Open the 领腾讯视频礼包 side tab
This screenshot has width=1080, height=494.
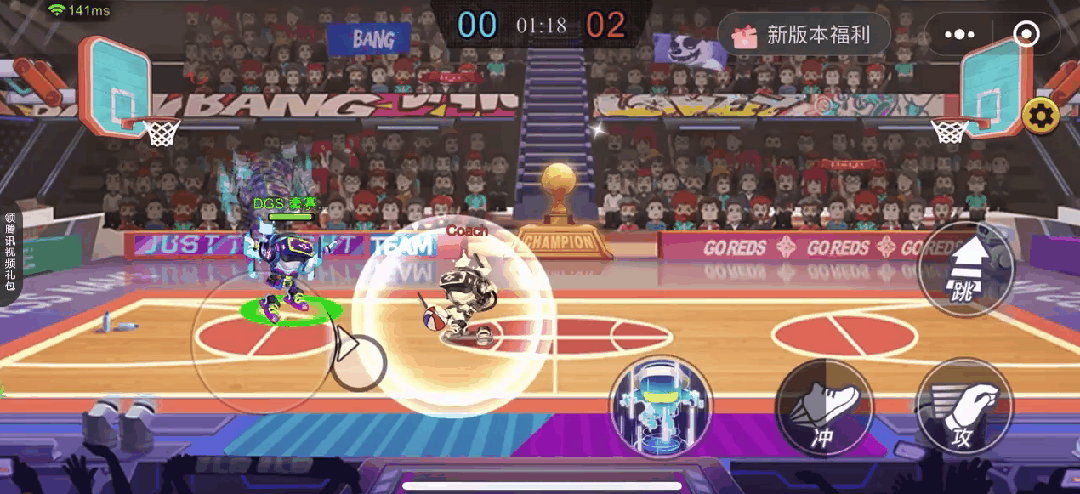pyautogui.click(x=10, y=251)
